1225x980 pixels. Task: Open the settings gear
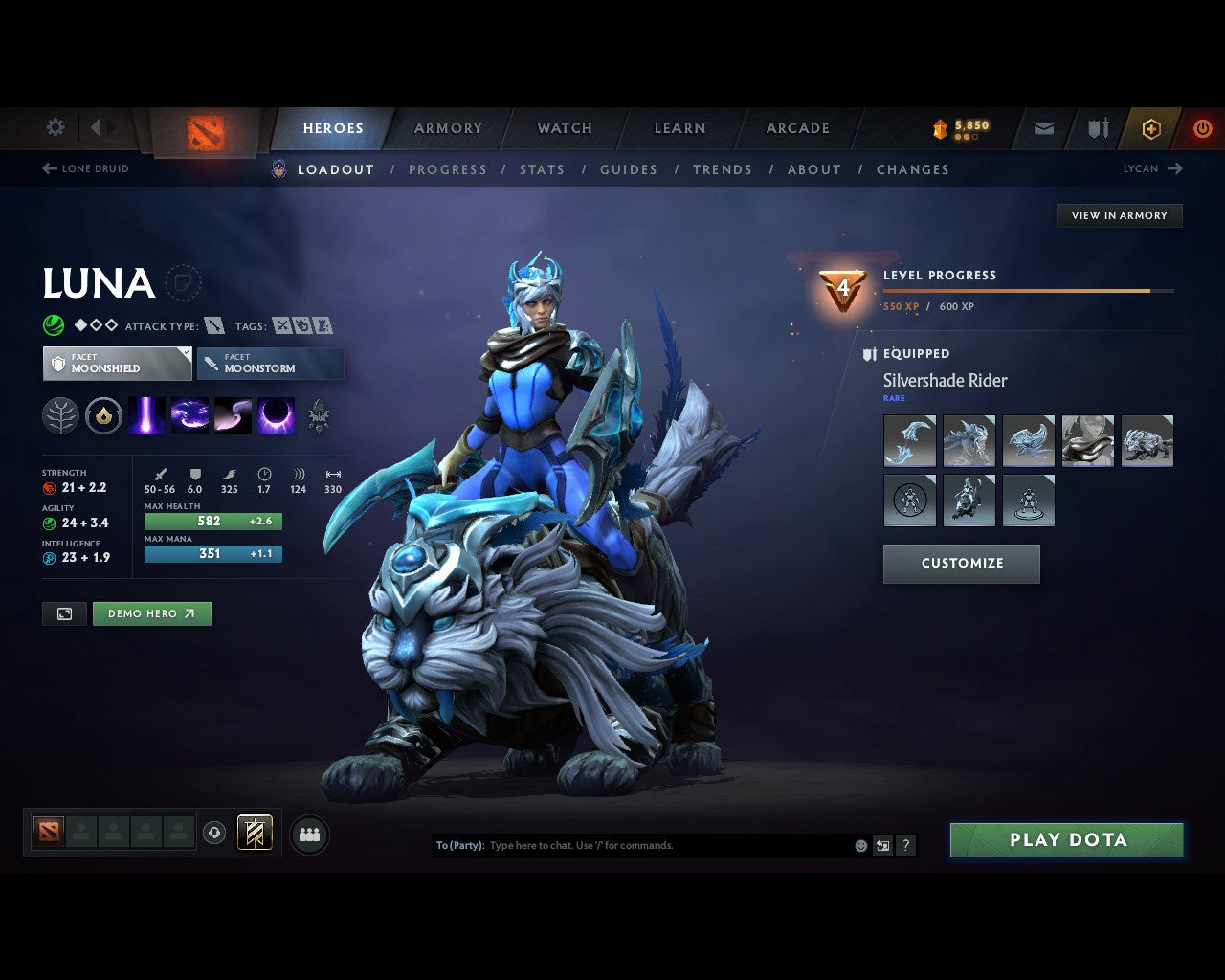click(55, 127)
